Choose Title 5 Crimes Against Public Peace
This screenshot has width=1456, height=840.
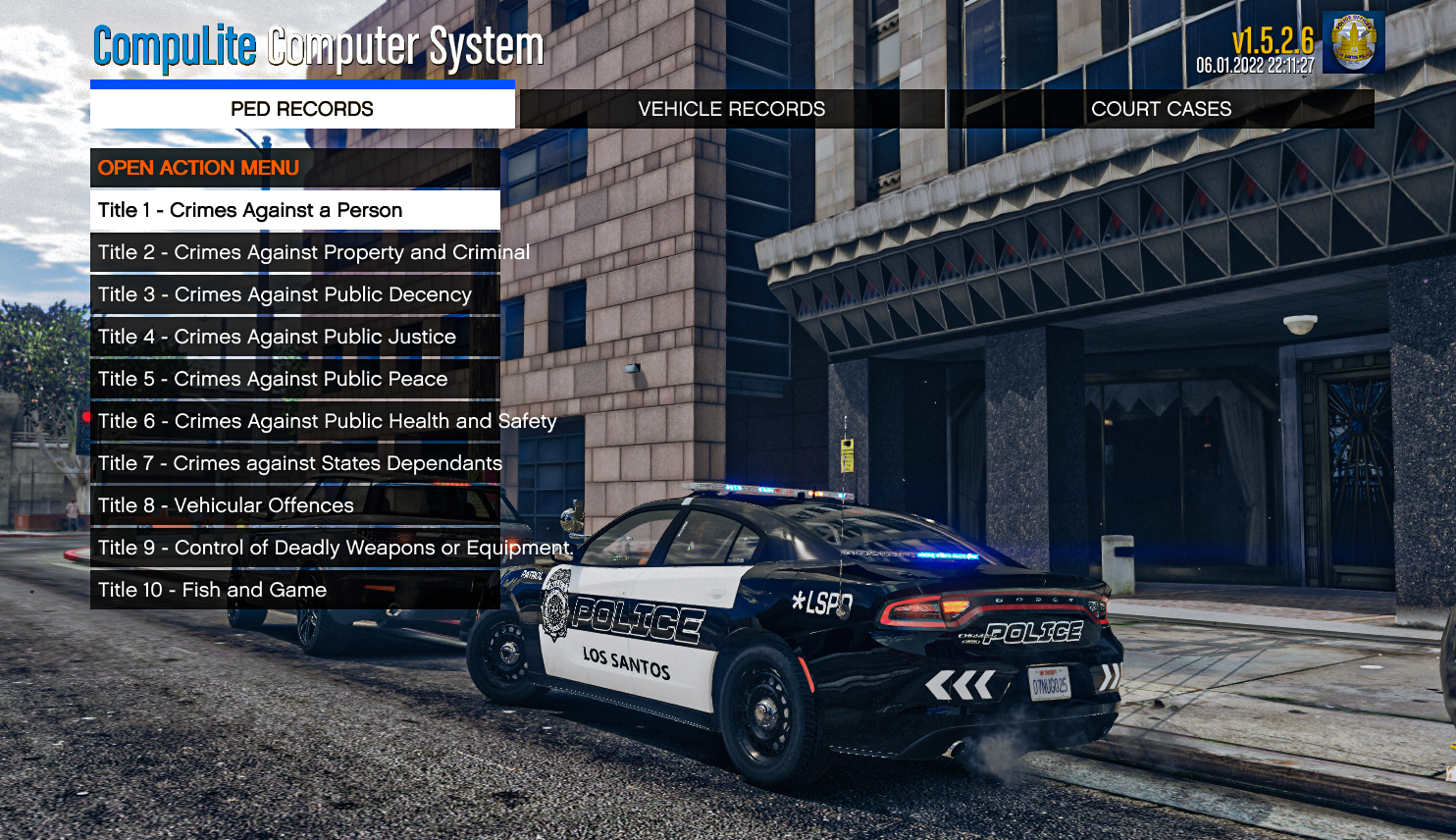pos(294,379)
